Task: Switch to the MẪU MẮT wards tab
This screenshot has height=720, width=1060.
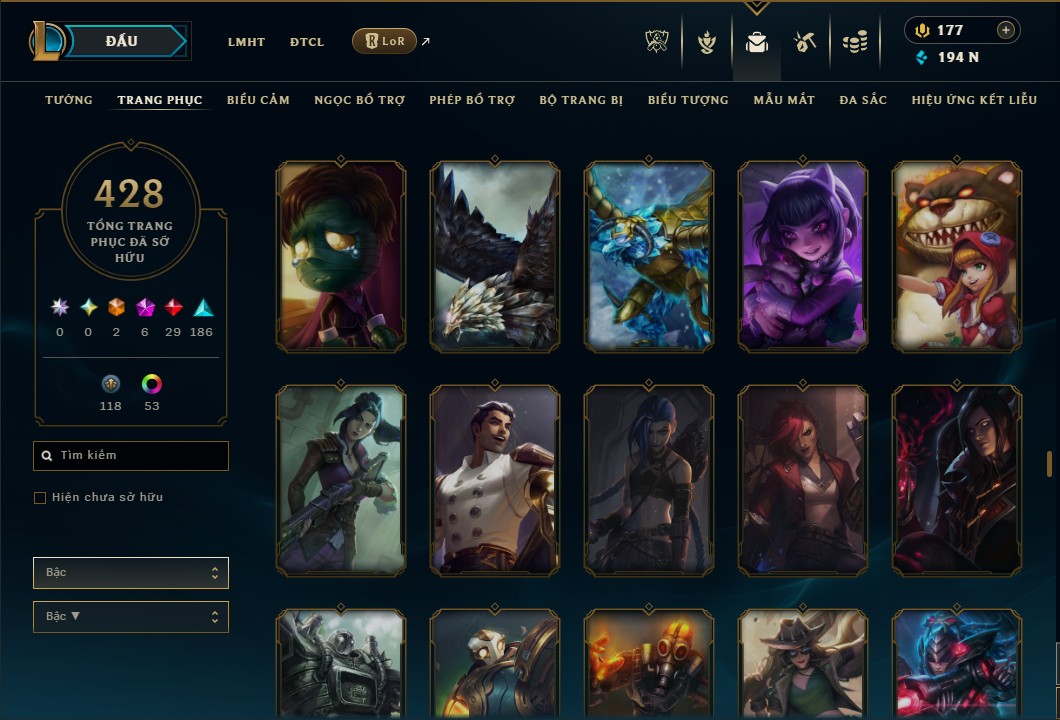Action: pos(784,100)
